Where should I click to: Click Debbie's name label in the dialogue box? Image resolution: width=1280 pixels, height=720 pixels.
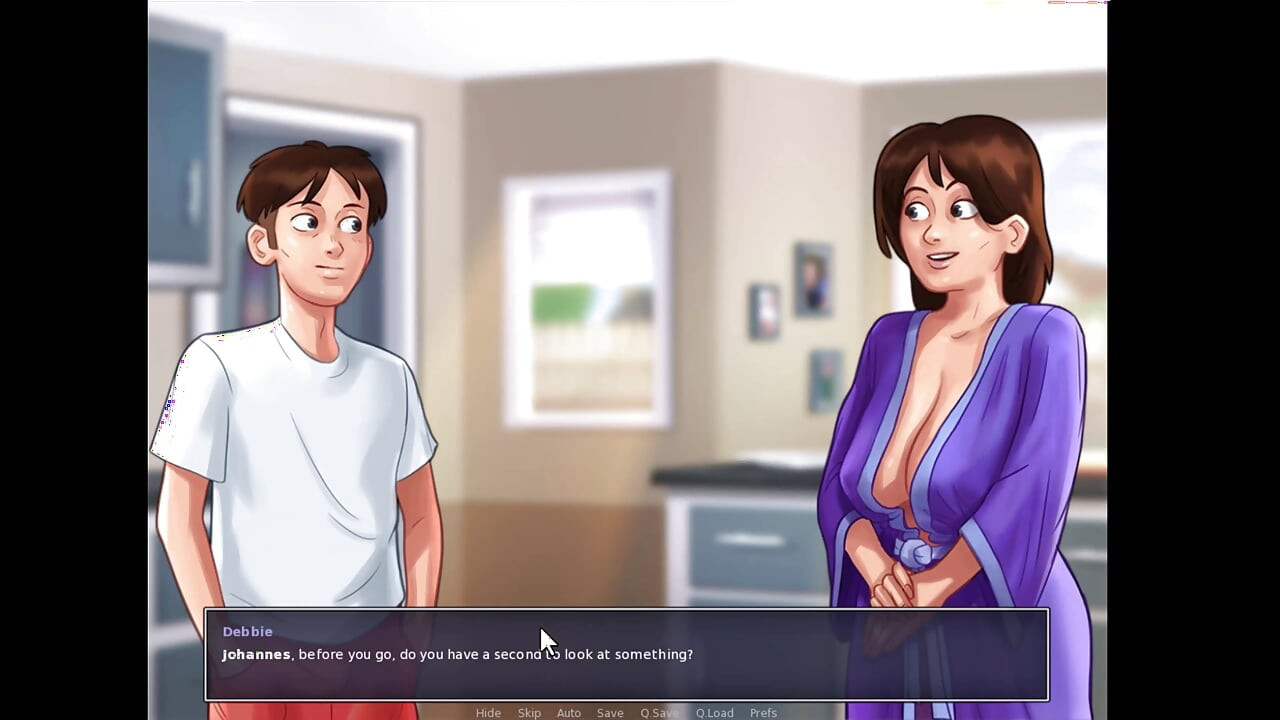tap(247, 631)
